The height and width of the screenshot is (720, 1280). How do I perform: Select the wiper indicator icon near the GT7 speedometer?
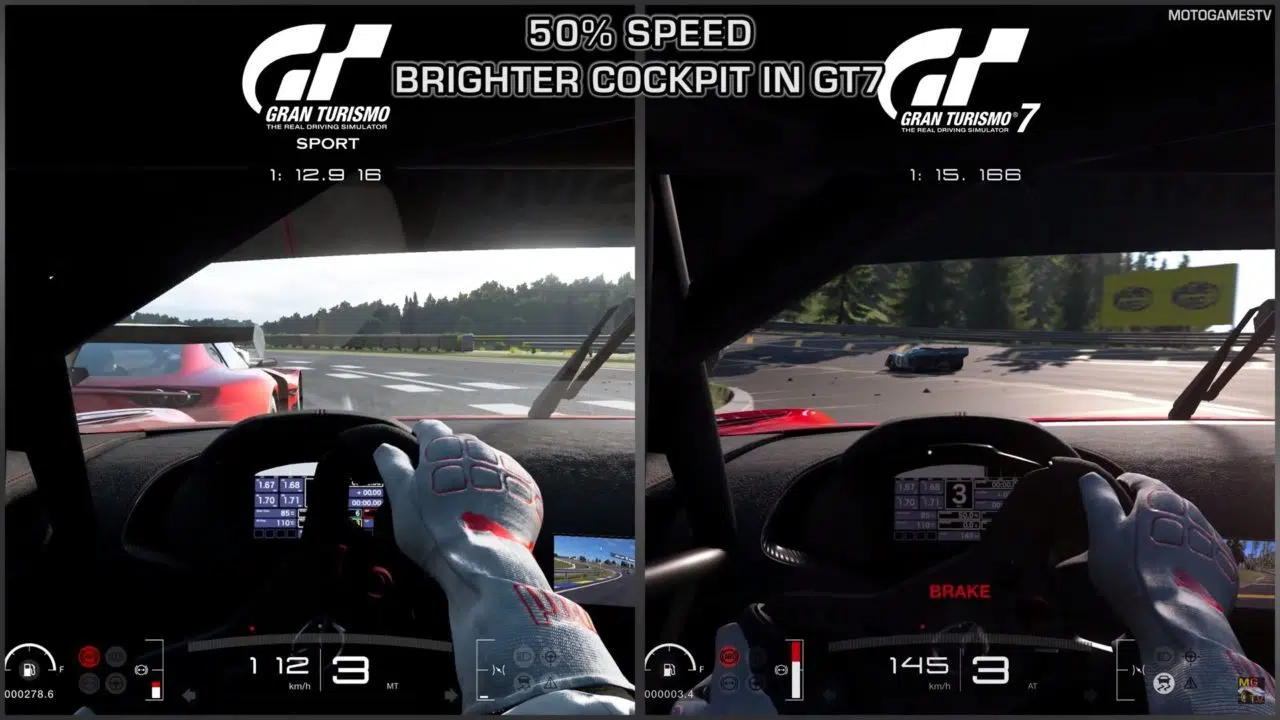click(x=1139, y=670)
